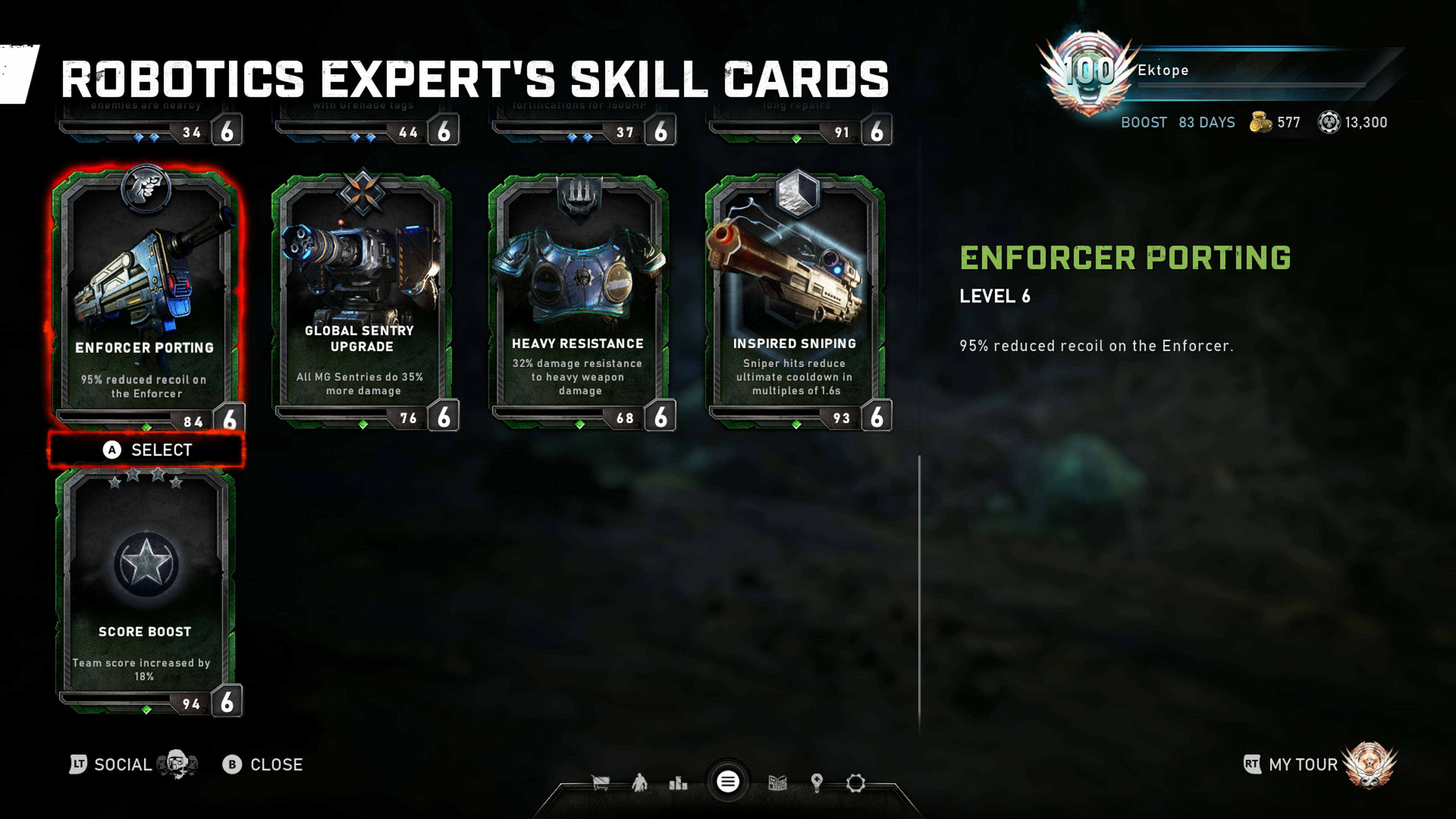
Task: Close the skill cards screen
Action: tap(264, 765)
